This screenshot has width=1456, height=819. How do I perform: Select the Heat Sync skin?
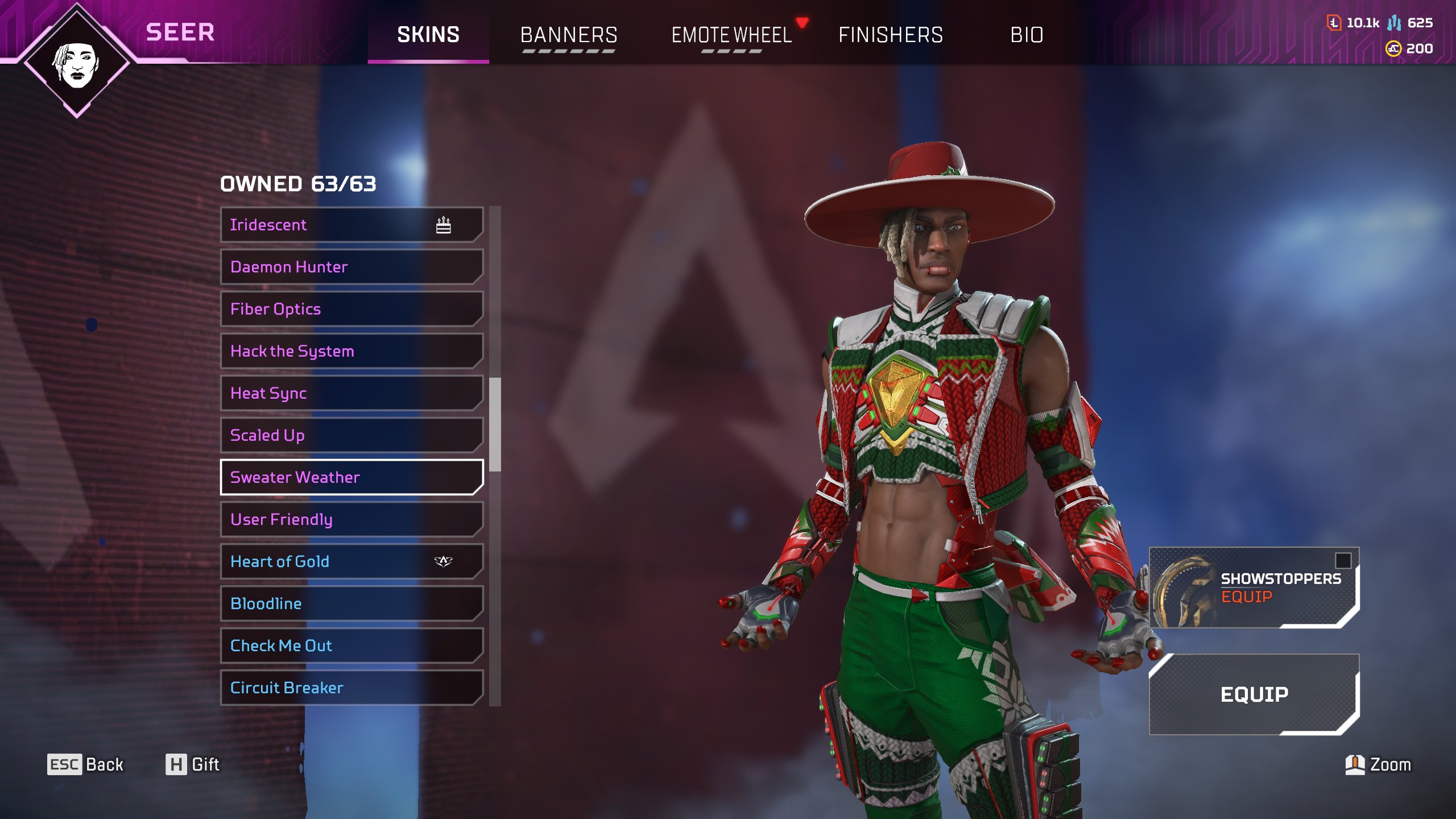[351, 393]
